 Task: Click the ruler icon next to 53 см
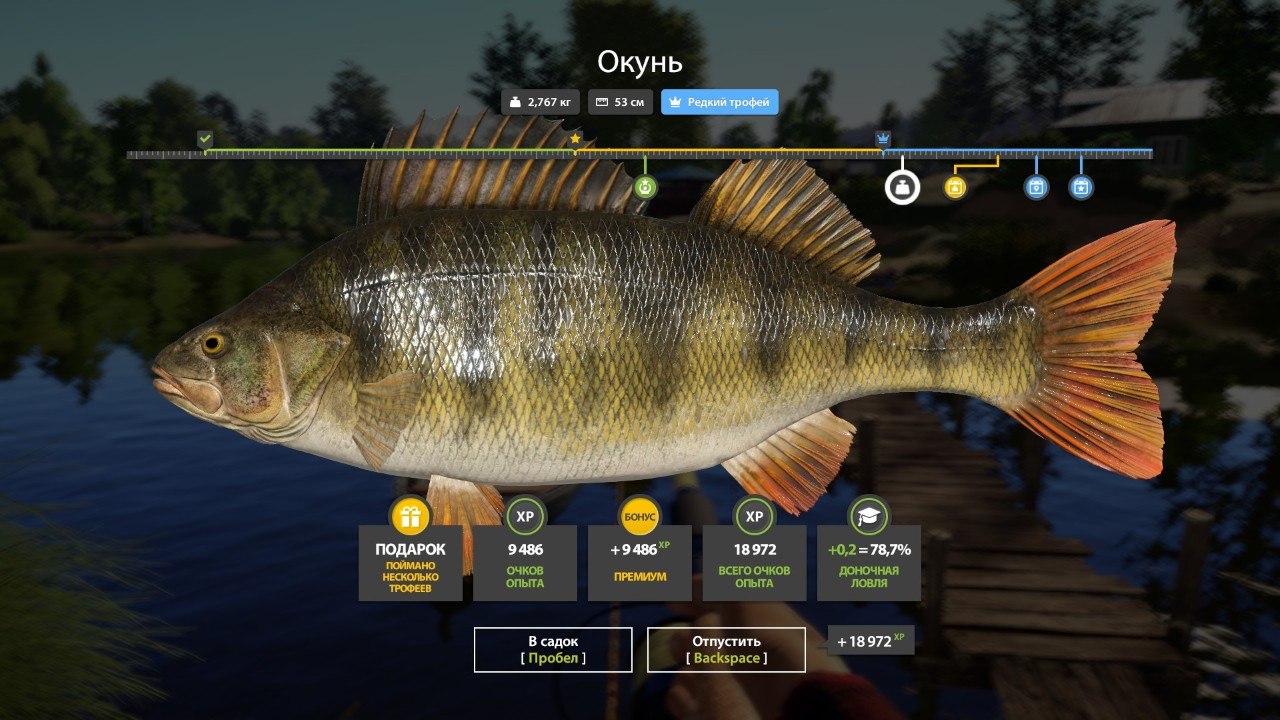point(600,101)
